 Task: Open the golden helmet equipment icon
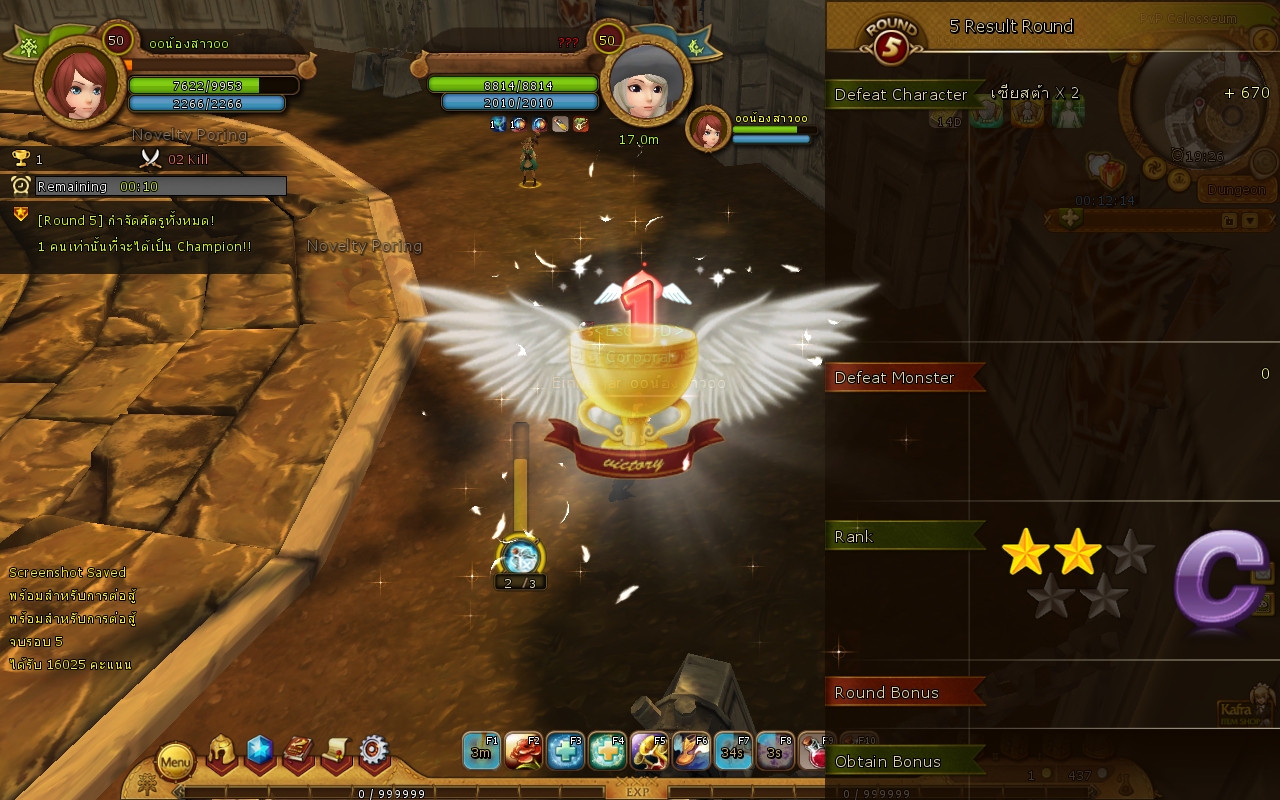221,752
